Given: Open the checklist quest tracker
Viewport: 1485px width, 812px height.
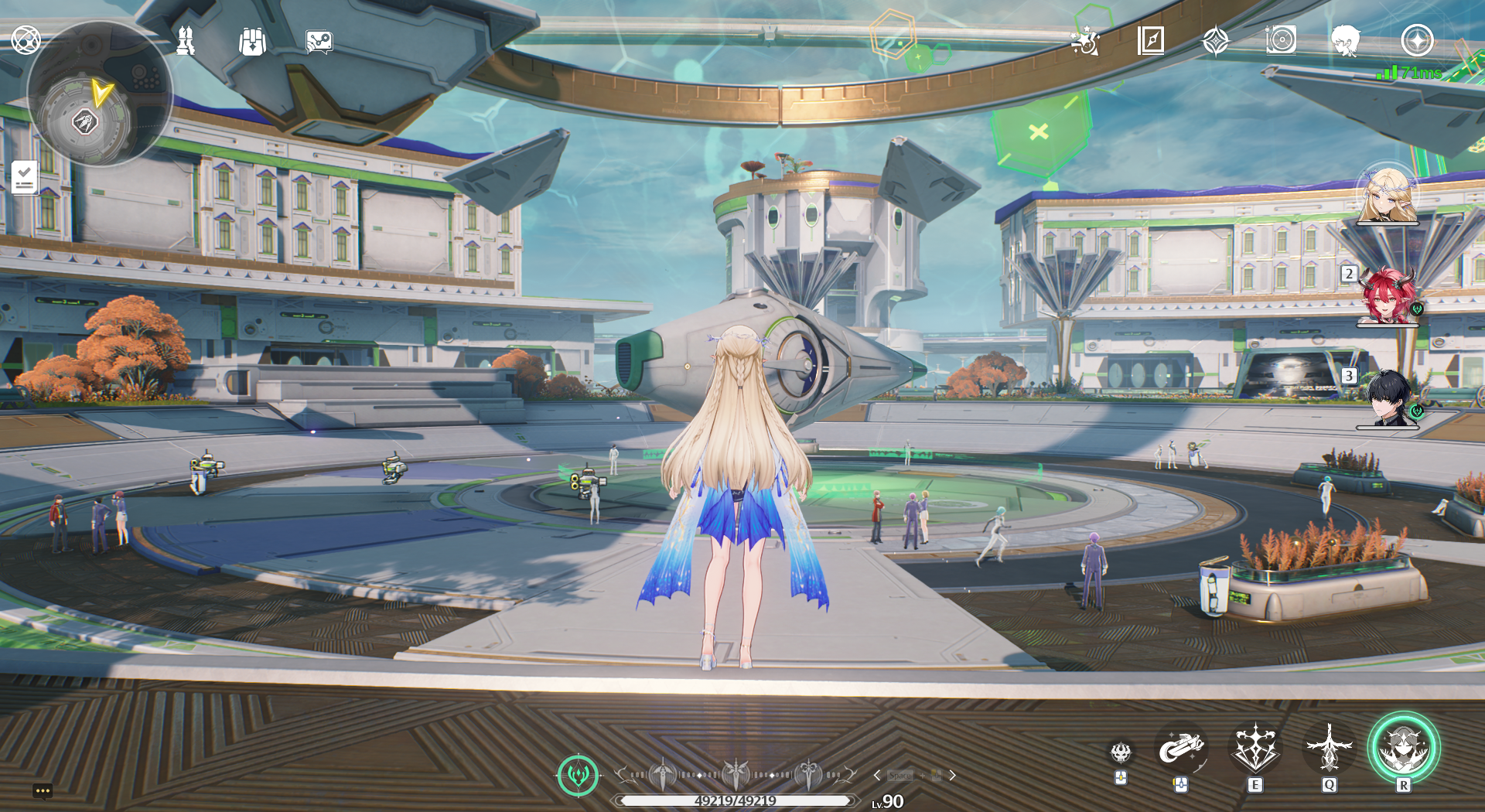Looking at the screenshot, I should (x=25, y=178).
